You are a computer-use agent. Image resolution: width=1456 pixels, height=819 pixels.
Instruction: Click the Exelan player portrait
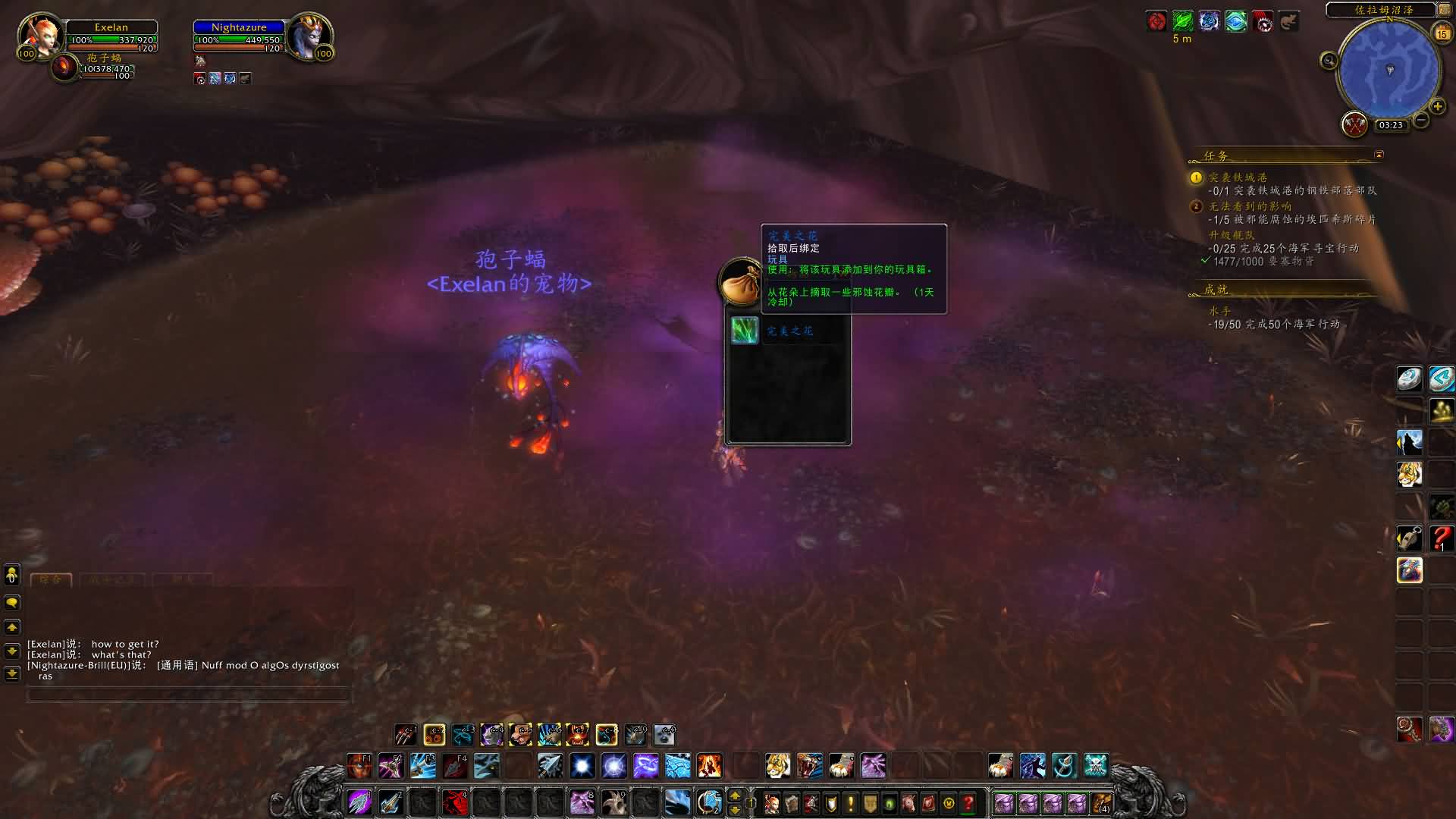pyautogui.click(x=39, y=34)
